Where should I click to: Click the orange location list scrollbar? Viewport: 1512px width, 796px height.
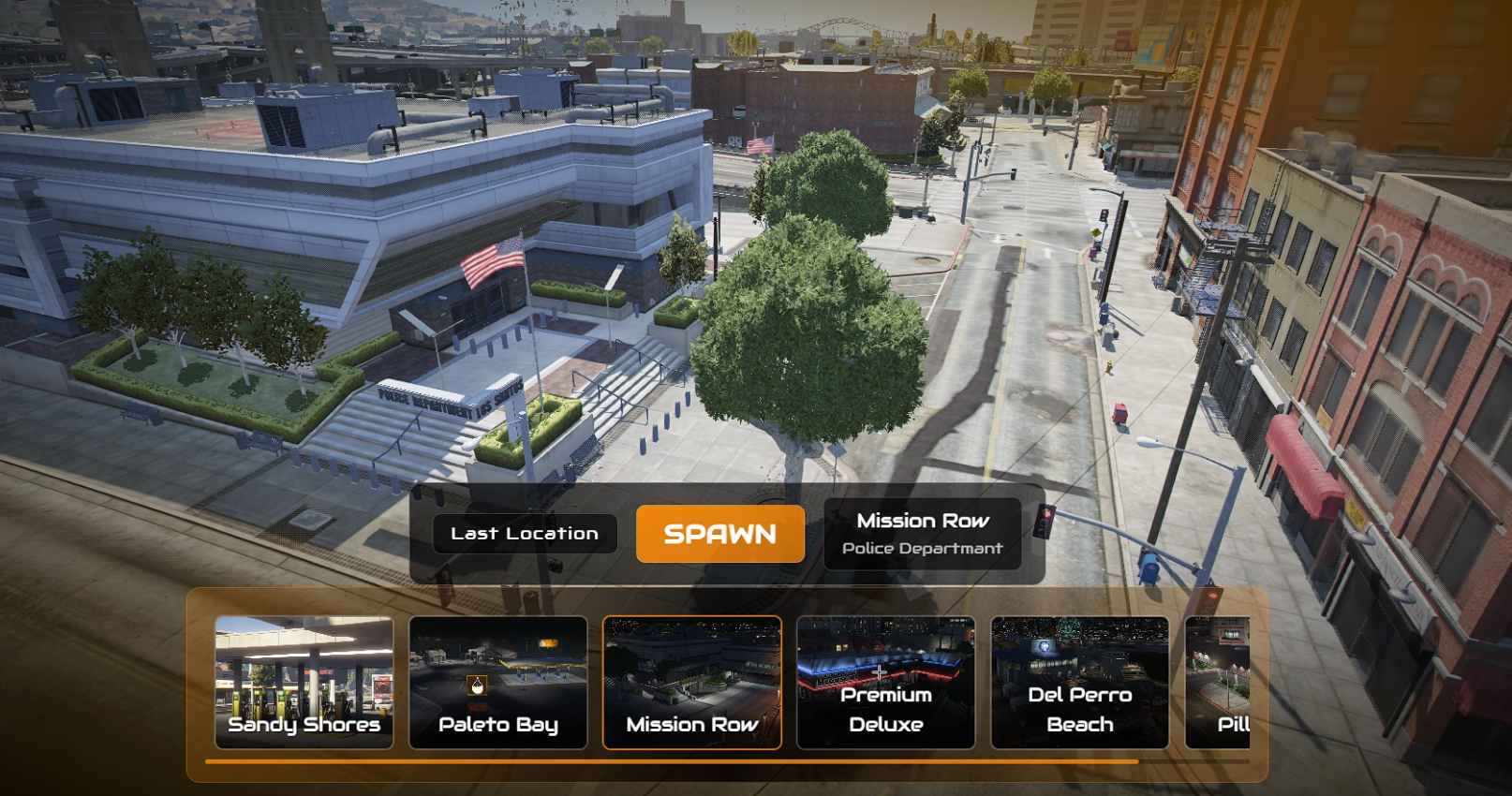coord(672,762)
